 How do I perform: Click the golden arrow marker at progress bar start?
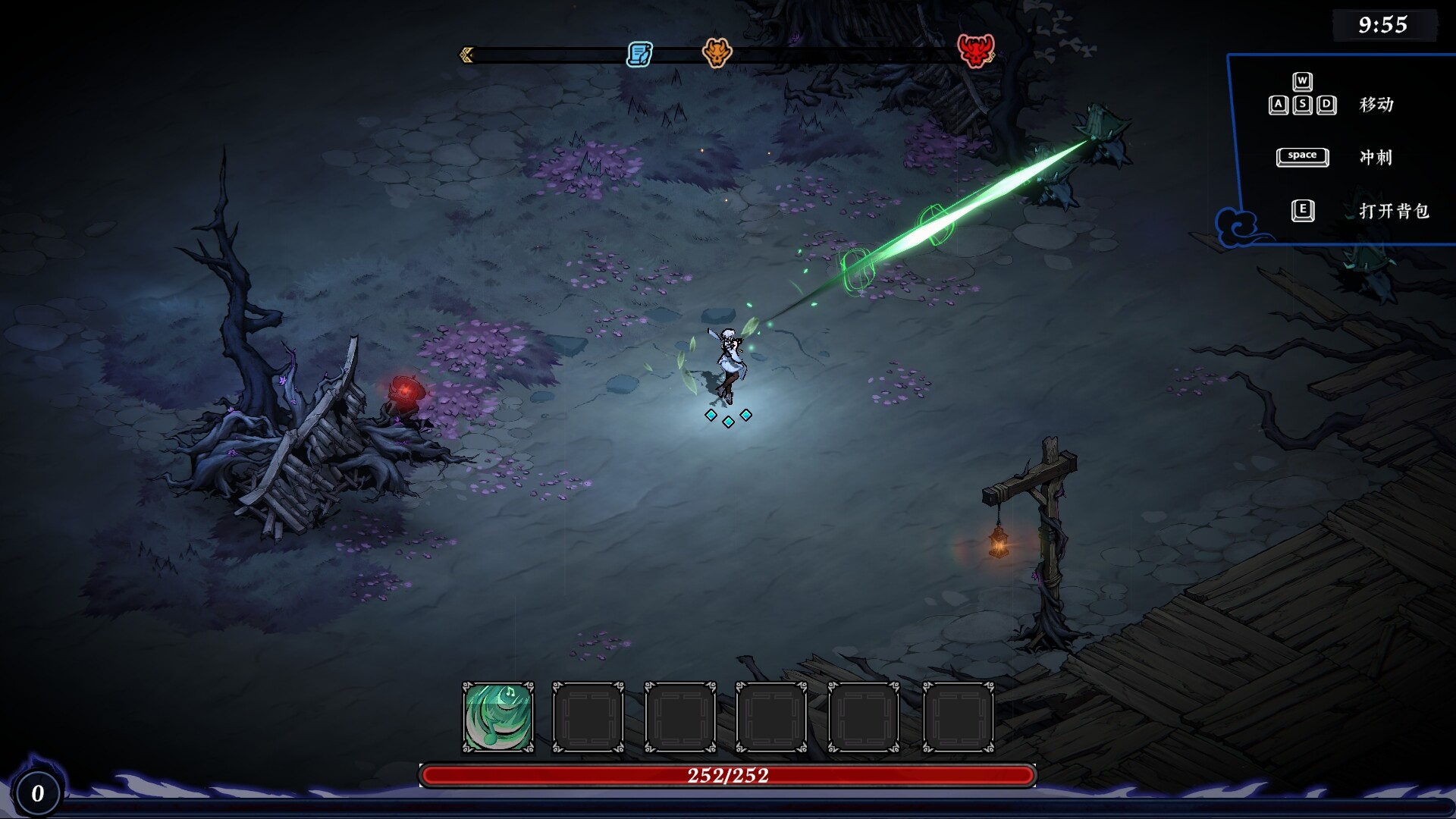pos(465,54)
